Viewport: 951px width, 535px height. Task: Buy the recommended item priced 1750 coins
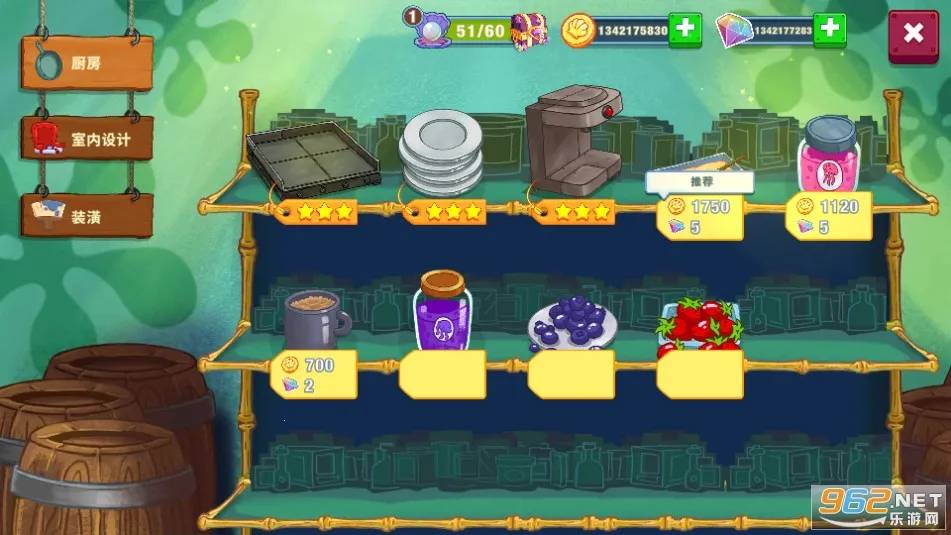click(699, 214)
